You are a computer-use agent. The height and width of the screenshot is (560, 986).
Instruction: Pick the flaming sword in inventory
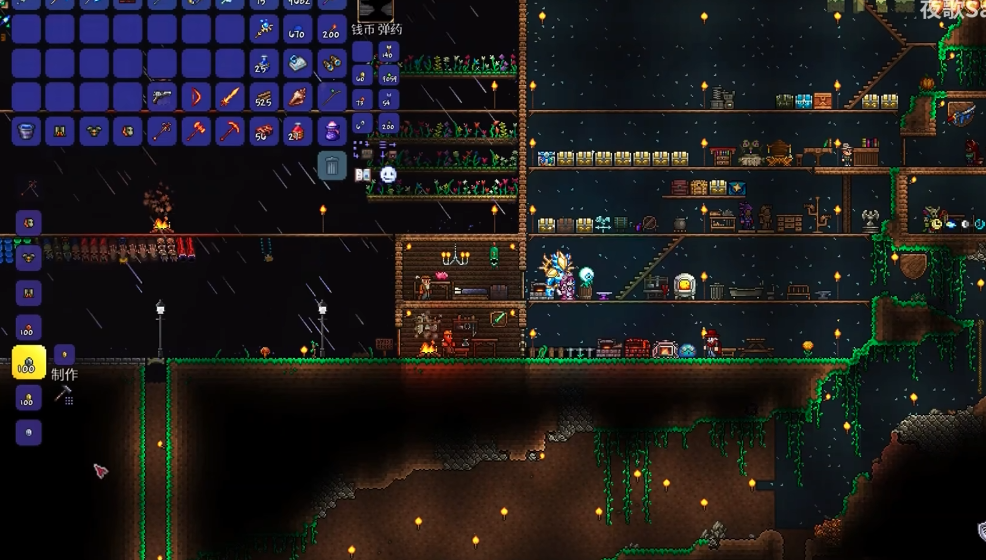coord(230,97)
